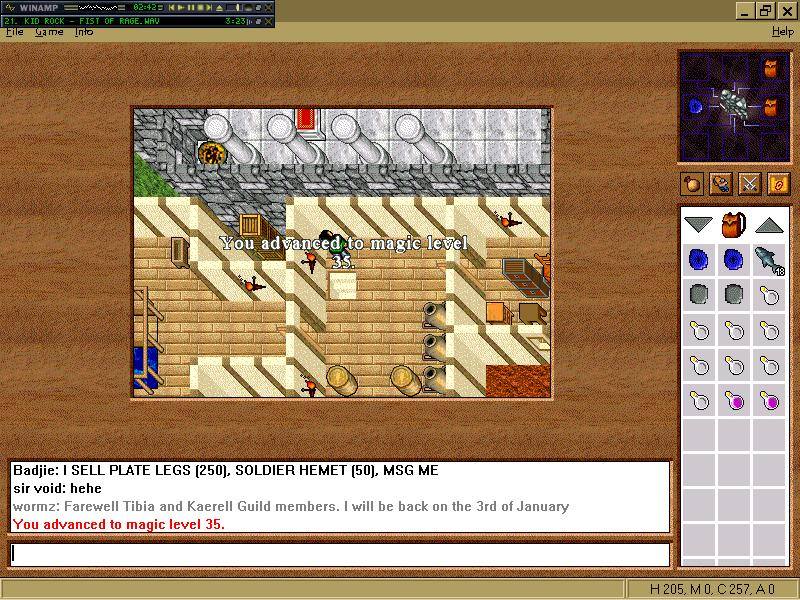Viewport: 800px width, 600px height.
Task: Open the Game menu
Action: (49, 32)
